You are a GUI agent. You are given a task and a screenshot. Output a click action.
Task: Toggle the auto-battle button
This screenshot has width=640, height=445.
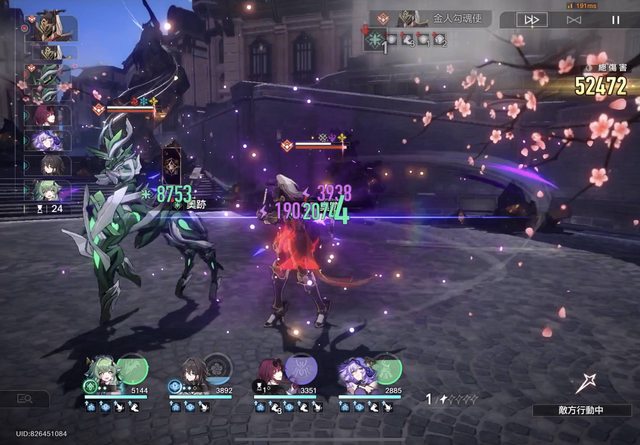click(573, 19)
